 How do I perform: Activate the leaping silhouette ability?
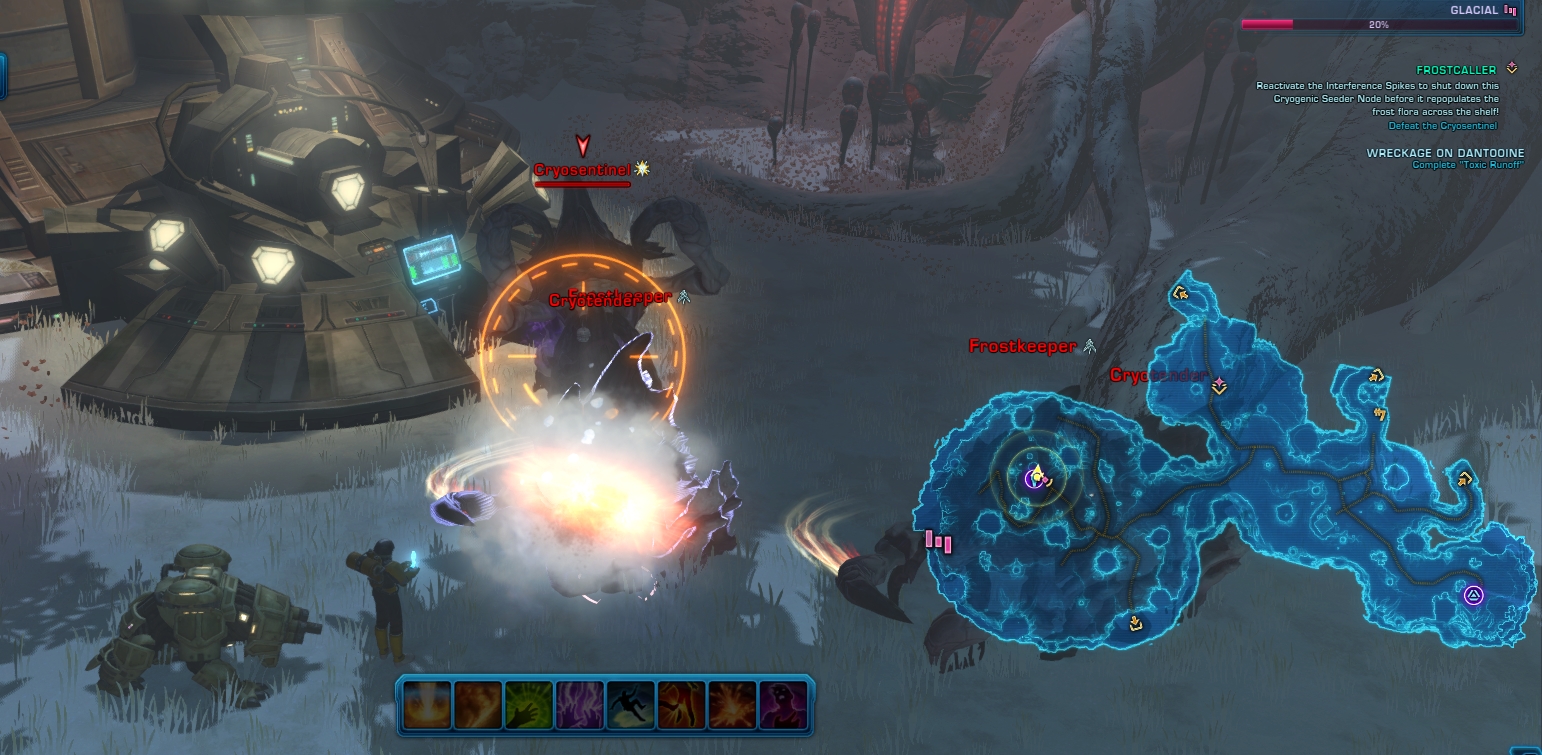click(x=631, y=704)
